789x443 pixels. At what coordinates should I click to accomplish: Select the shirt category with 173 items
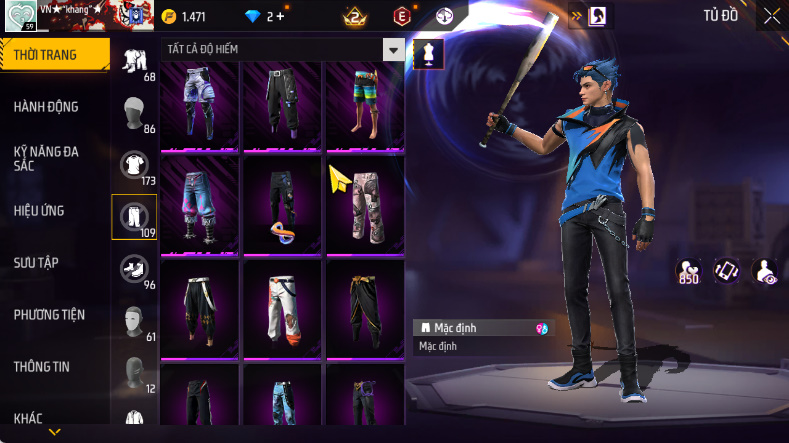134,164
